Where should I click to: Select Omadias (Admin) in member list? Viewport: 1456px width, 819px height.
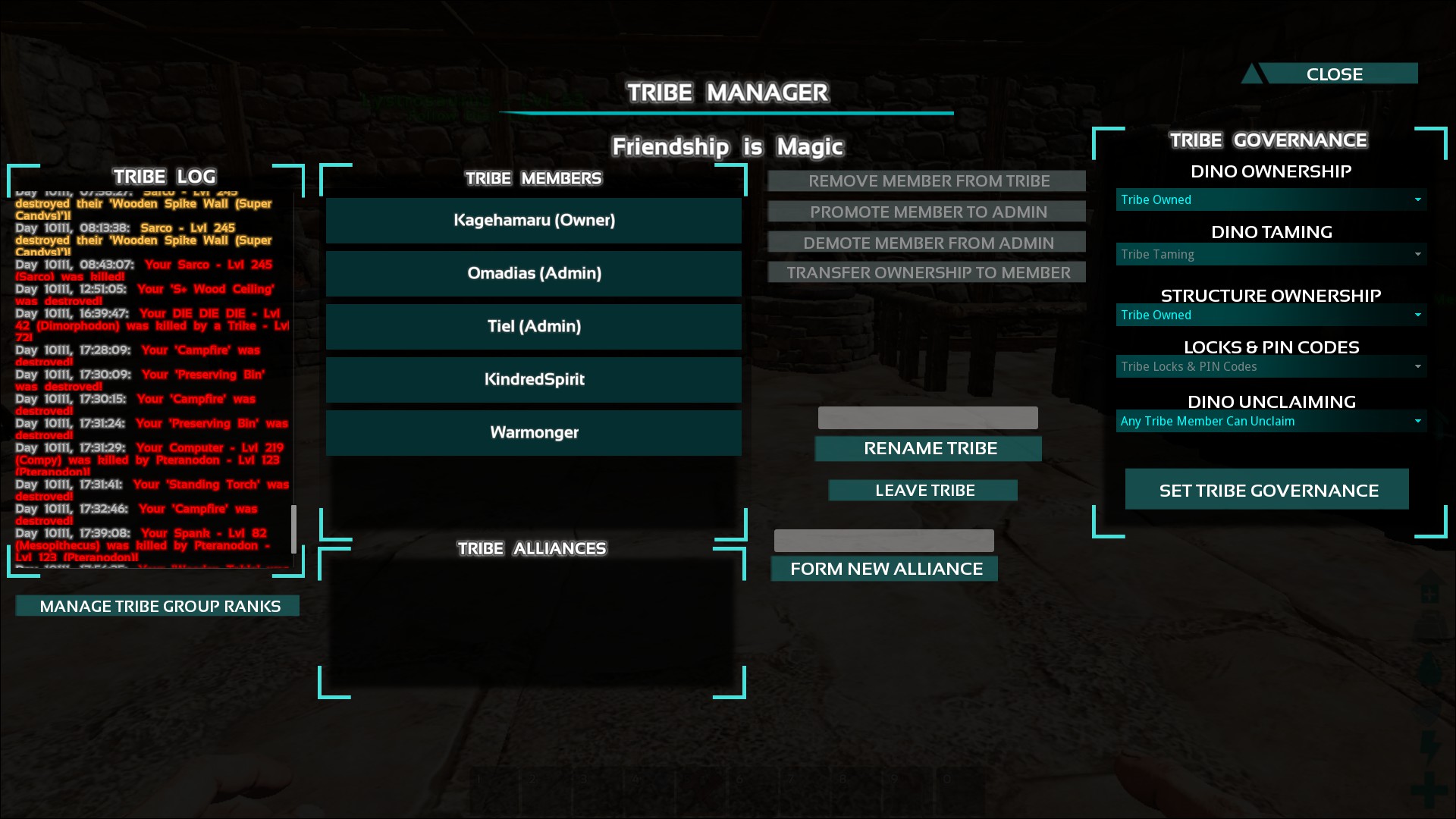[x=534, y=274]
